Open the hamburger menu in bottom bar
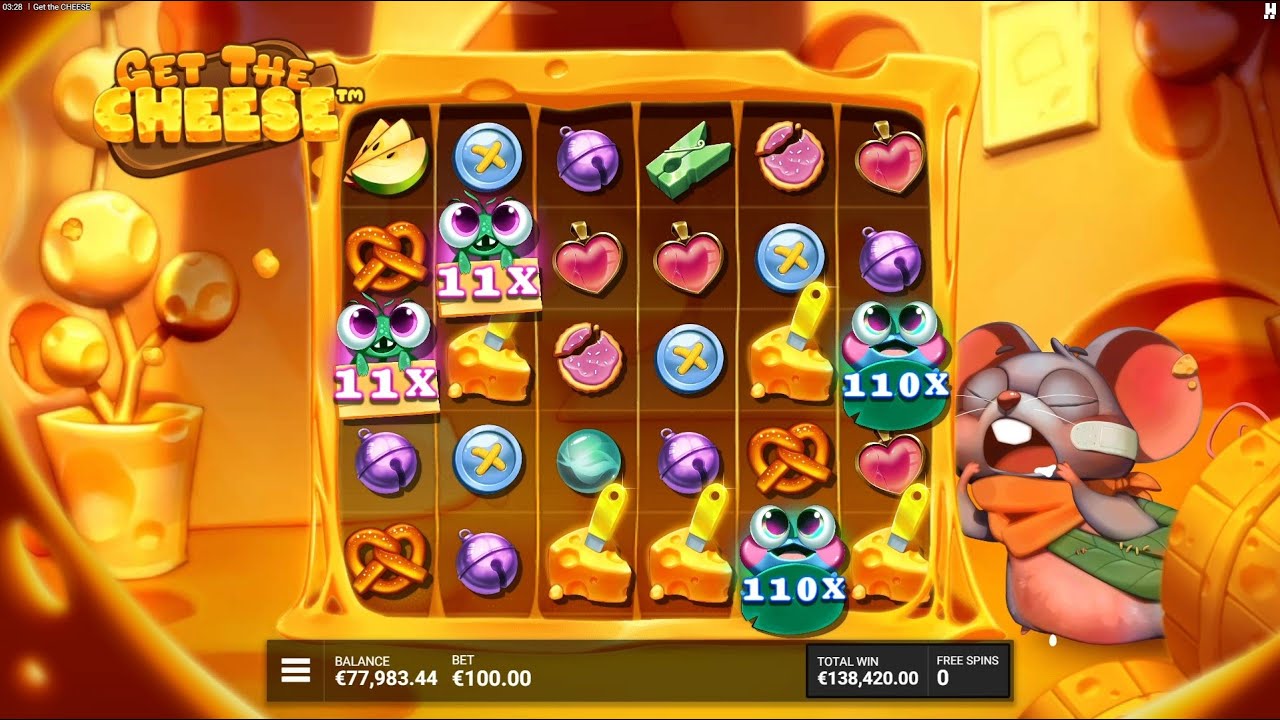 point(295,669)
